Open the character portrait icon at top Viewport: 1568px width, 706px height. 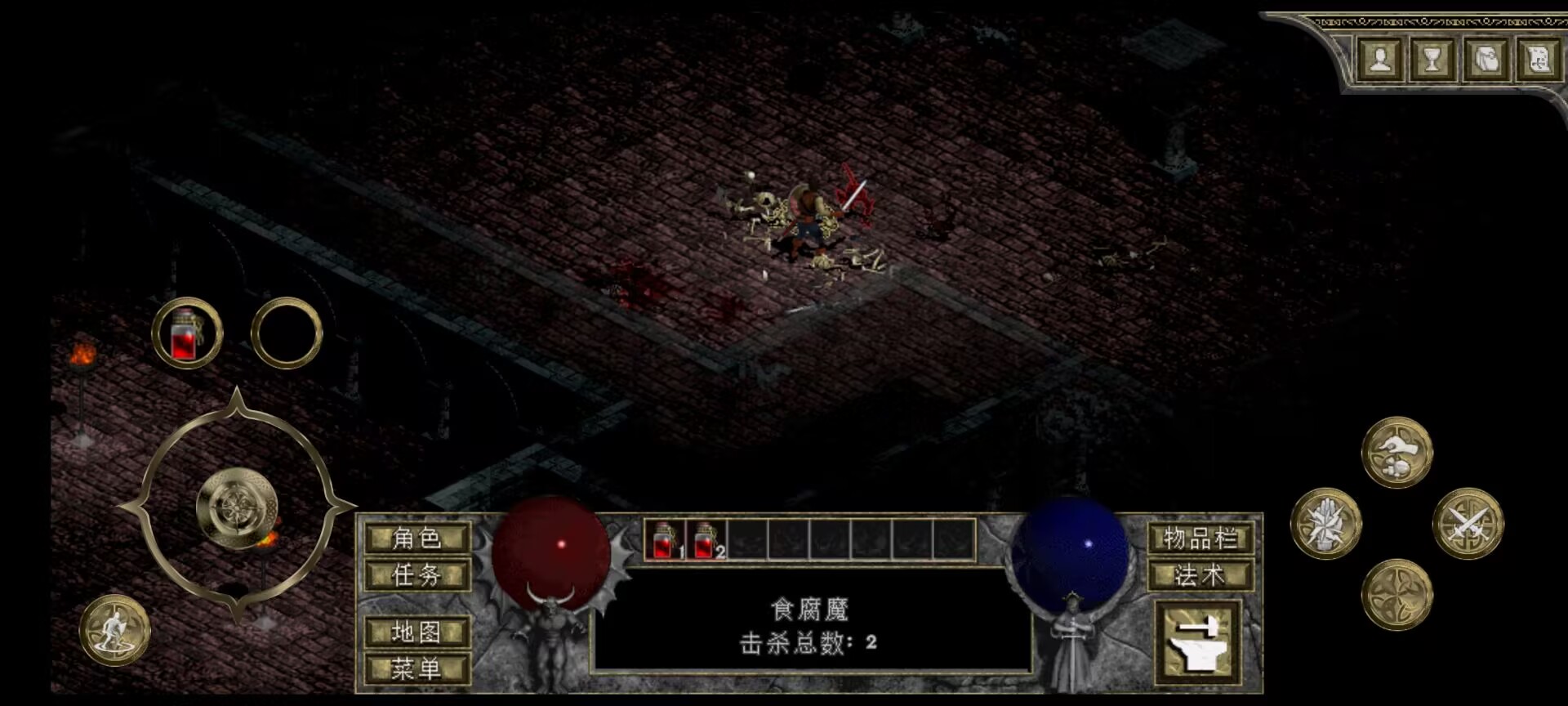pos(1380,59)
